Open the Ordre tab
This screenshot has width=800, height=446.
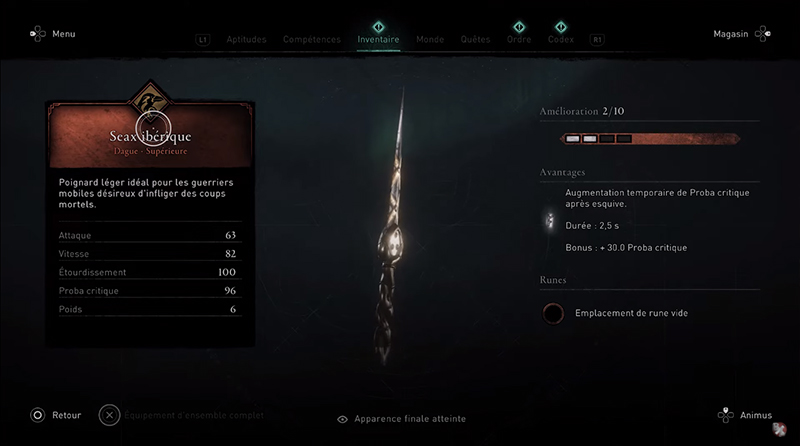[x=518, y=40]
